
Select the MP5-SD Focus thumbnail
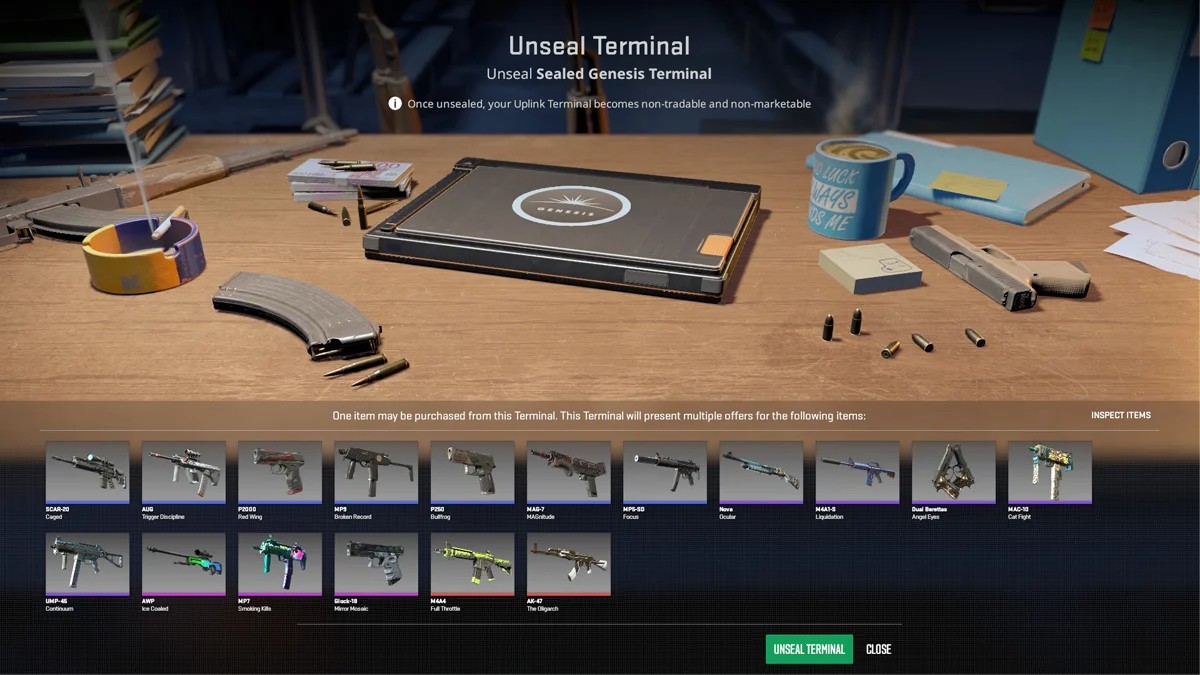pyautogui.click(x=664, y=471)
